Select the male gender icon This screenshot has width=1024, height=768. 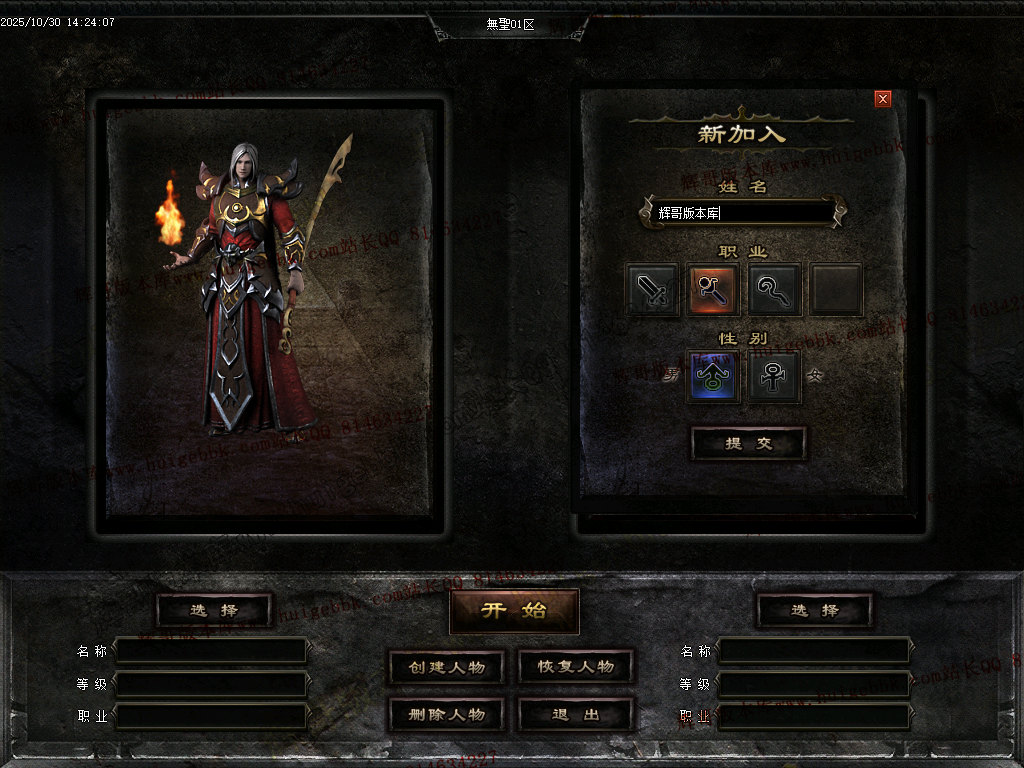coord(713,377)
